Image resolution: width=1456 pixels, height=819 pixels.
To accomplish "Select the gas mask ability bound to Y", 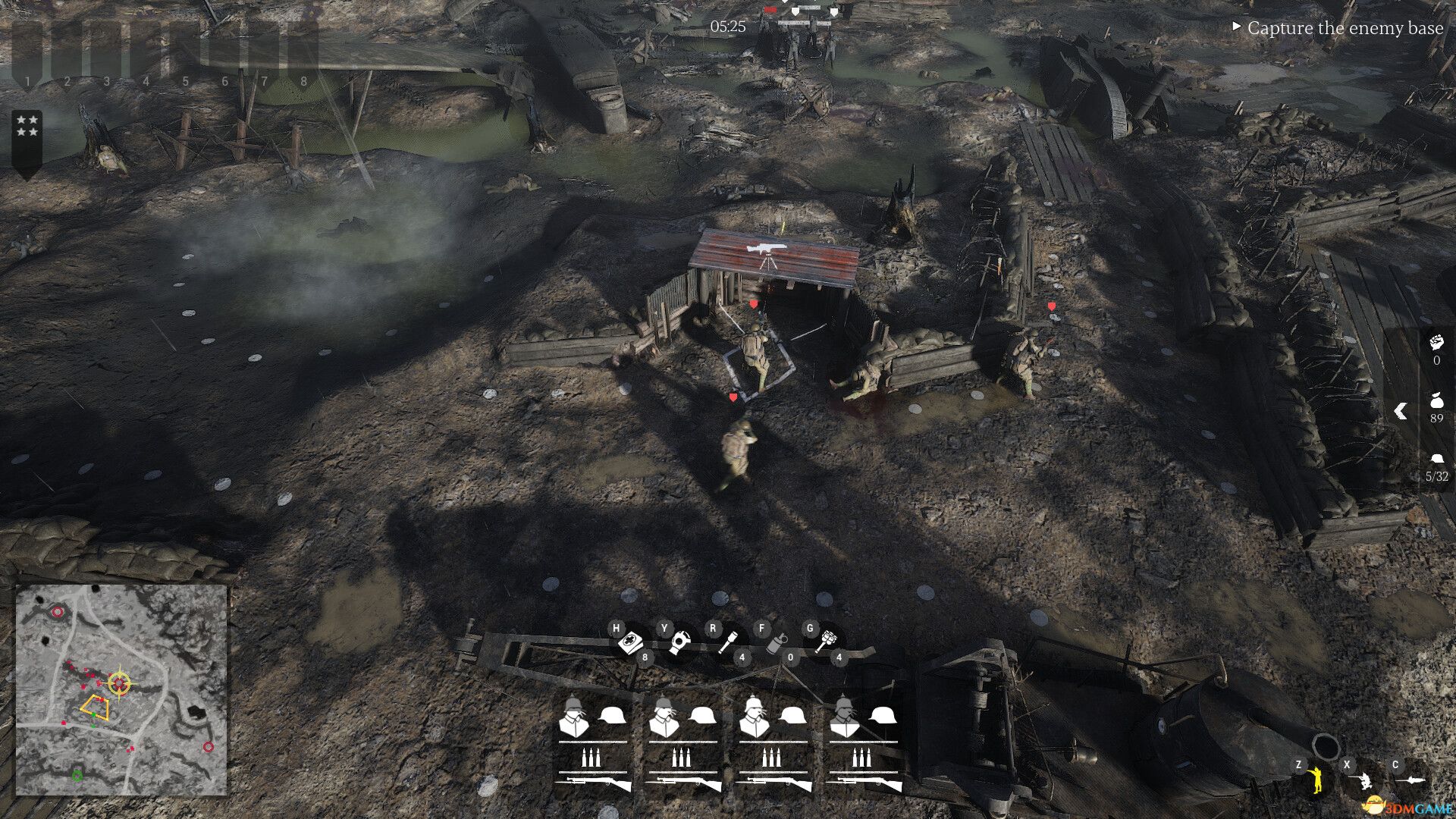I will (x=680, y=643).
